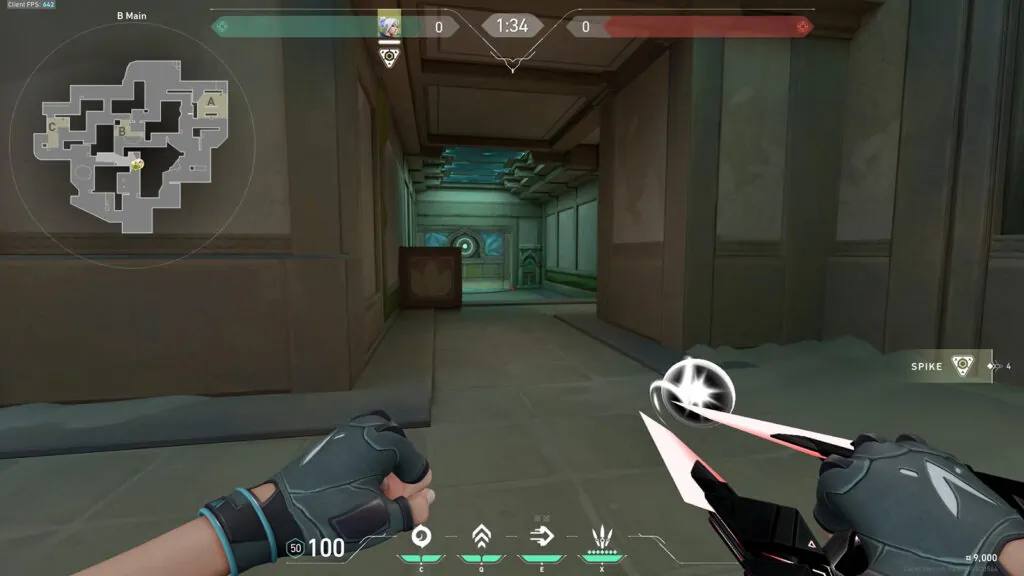Viewport: 1024px width, 576px height.
Task: Select the A site marker on minimap
Action: [211, 101]
